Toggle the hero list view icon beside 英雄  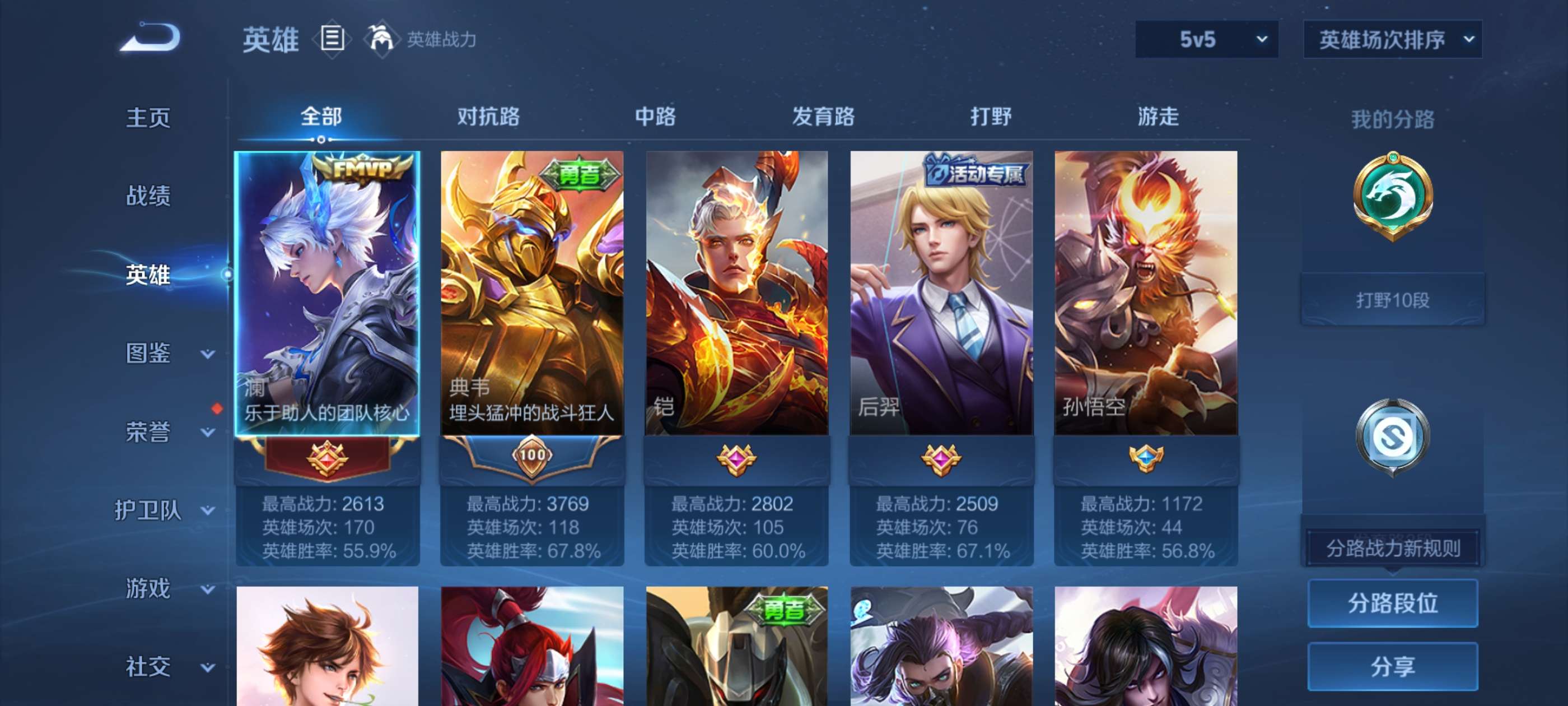pos(331,38)
